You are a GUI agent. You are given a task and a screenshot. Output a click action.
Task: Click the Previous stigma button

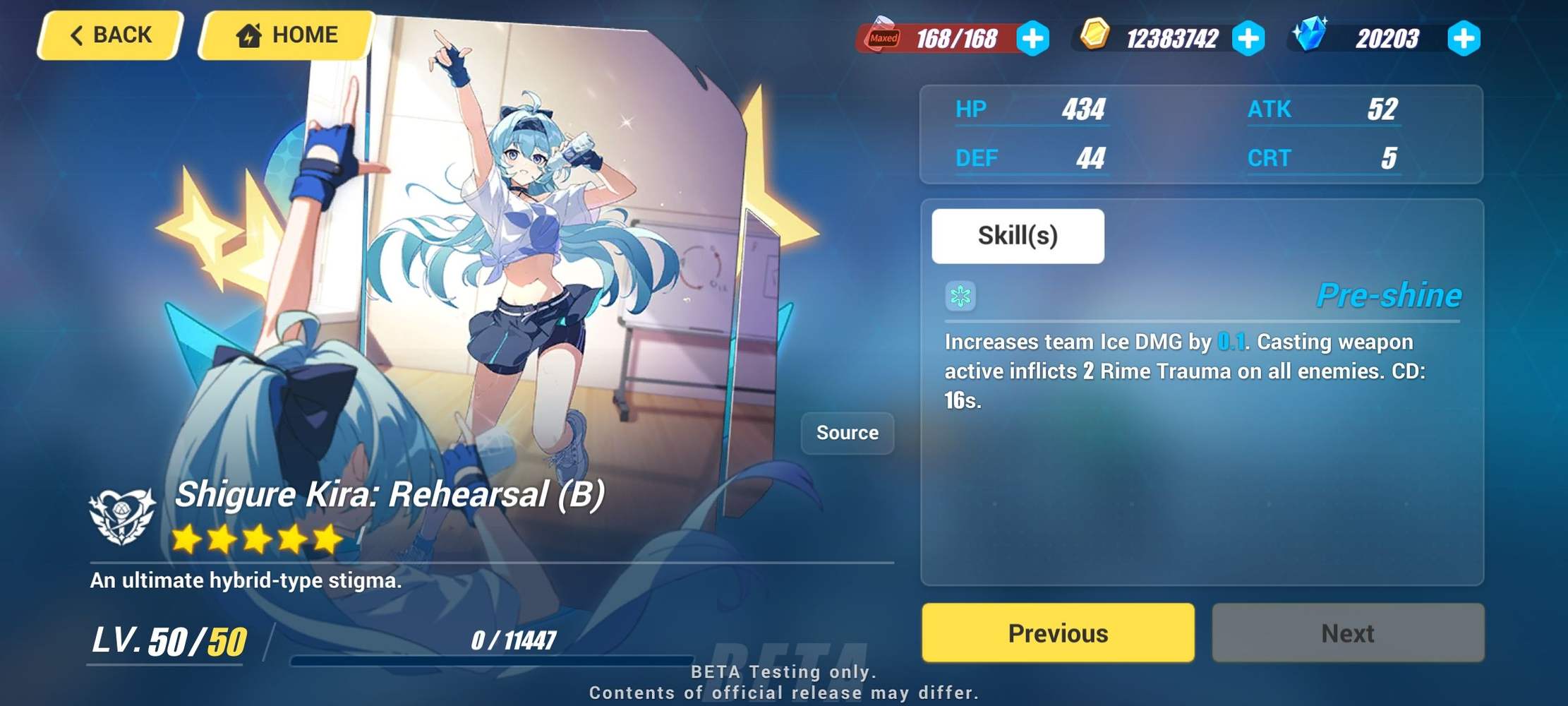point(1059,633)
